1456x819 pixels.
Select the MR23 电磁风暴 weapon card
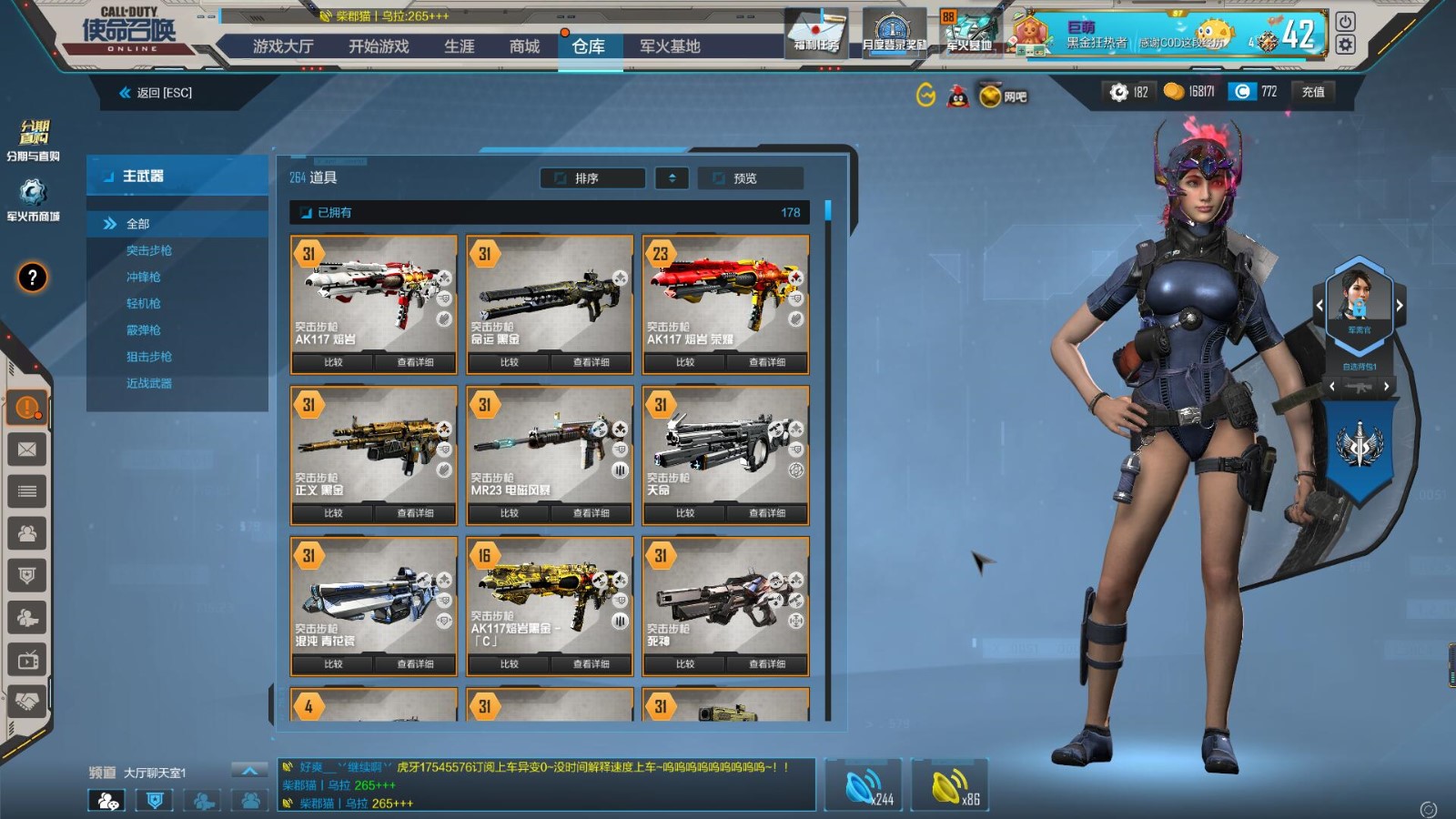(x=549, y=445)
